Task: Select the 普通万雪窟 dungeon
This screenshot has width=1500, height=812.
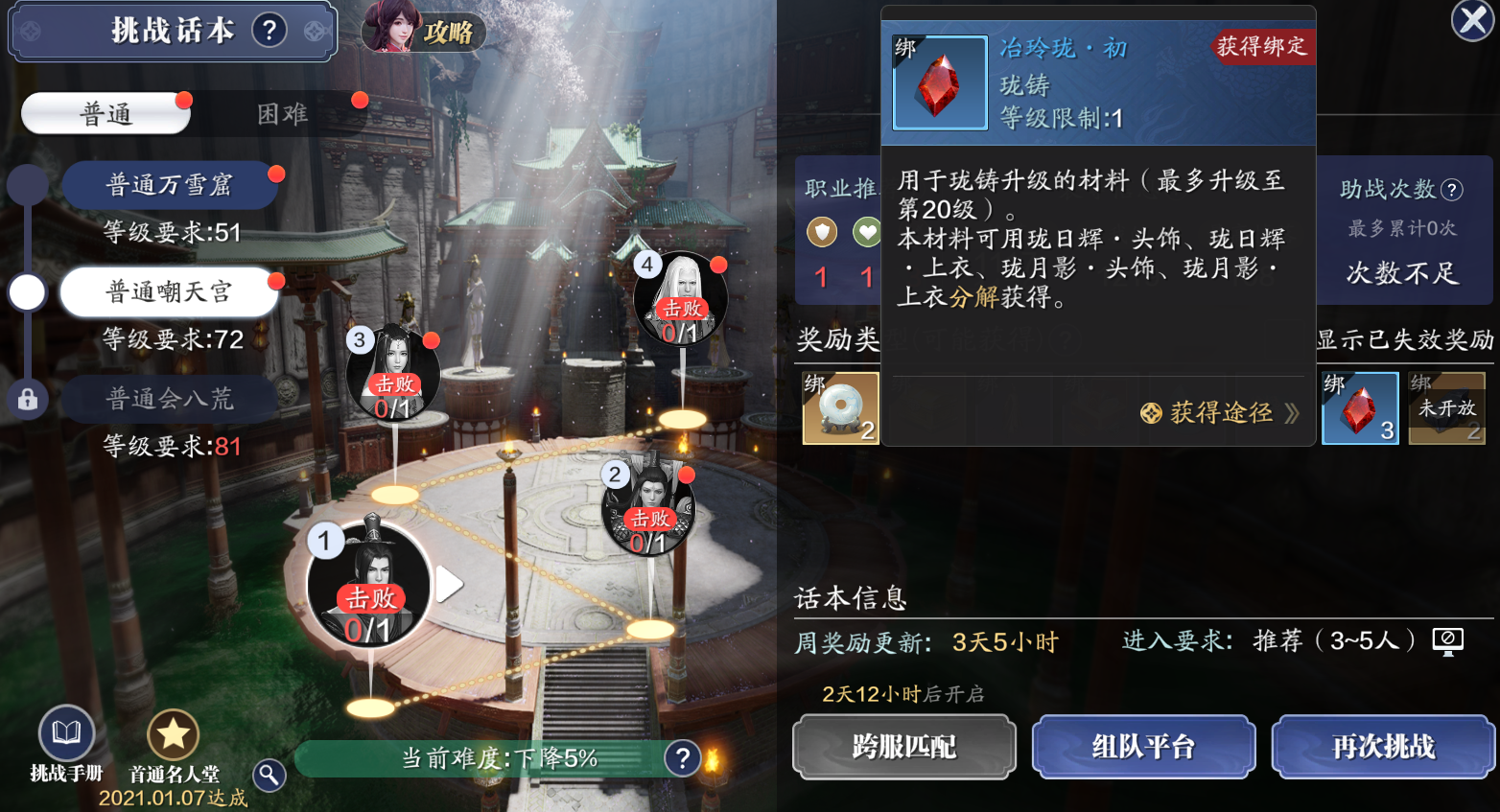Action: click(170, 185)
